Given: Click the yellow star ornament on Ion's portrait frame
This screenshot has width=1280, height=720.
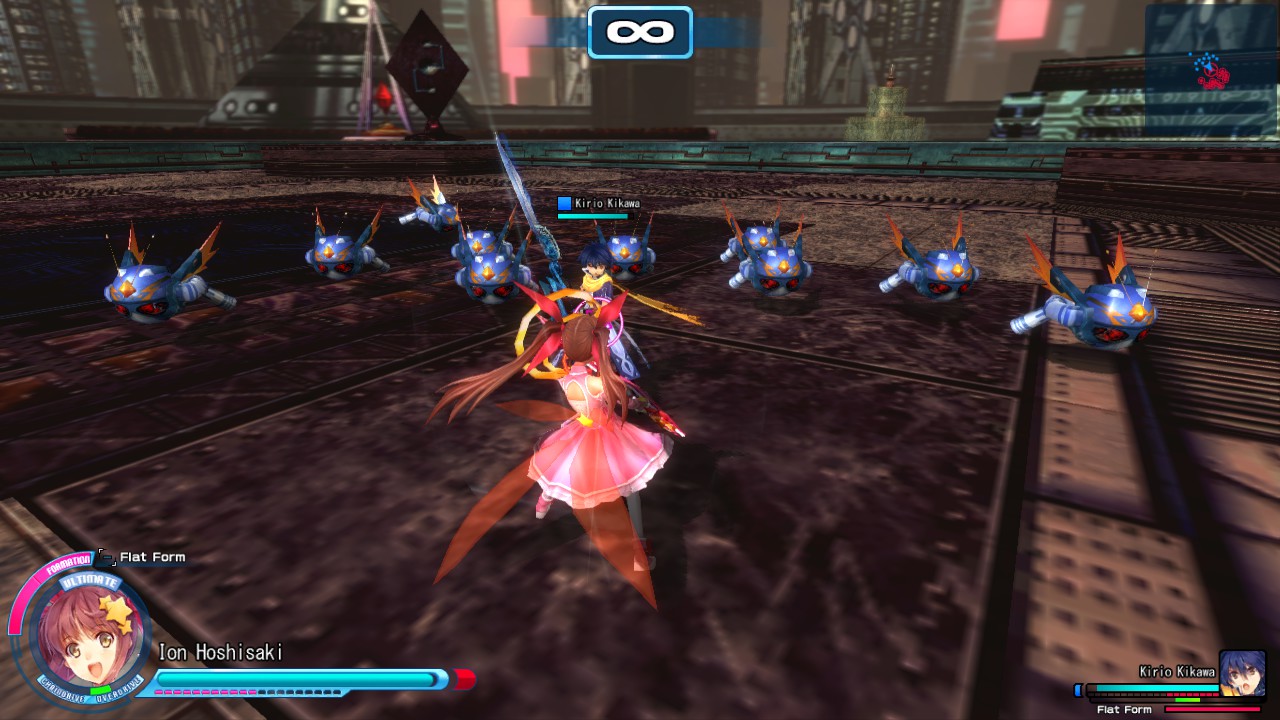Looking at the screenshot, I should click(115, 608).
